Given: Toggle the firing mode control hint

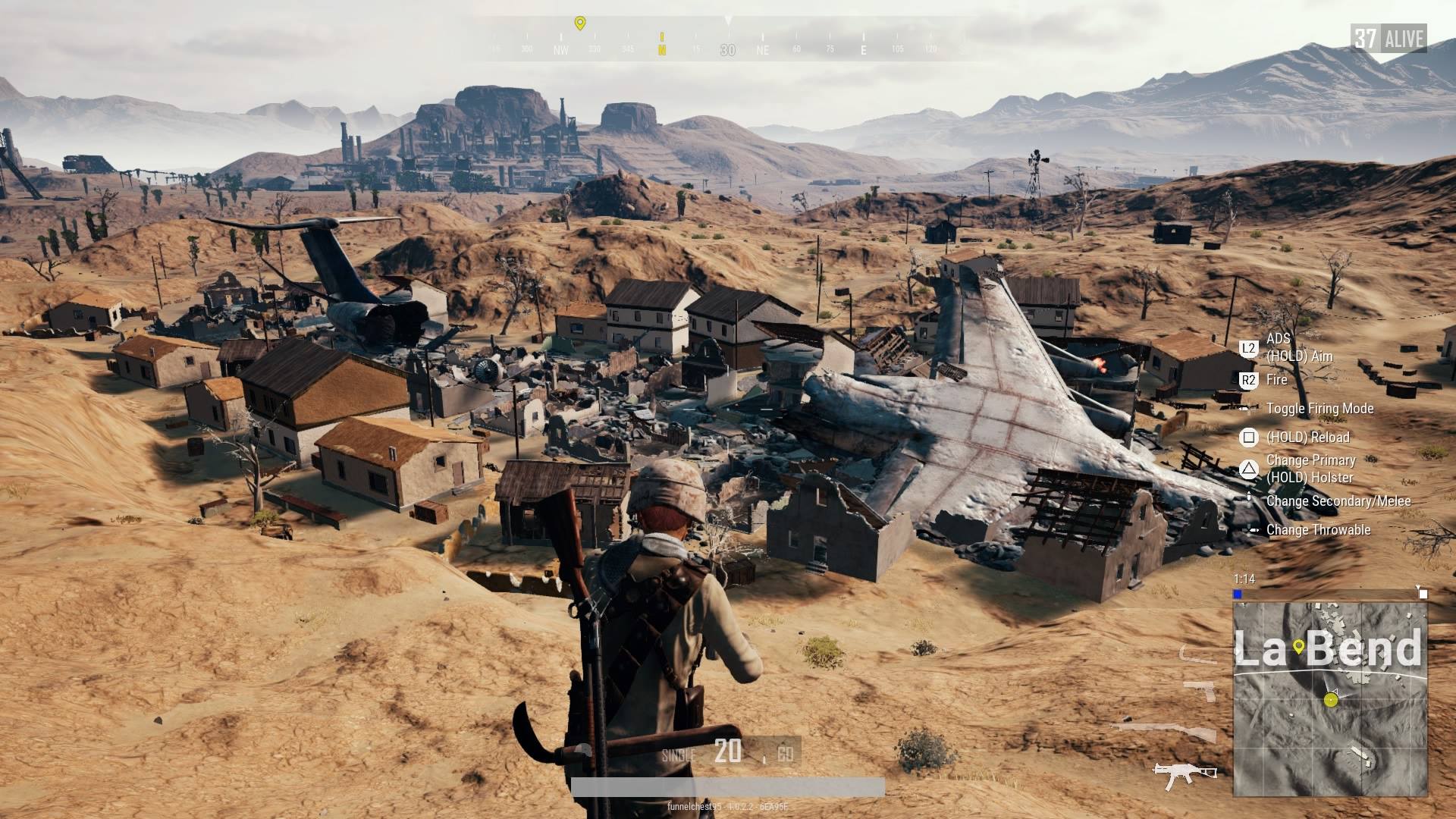Looking at the screenshot, I should click(x=1244, y=409).
